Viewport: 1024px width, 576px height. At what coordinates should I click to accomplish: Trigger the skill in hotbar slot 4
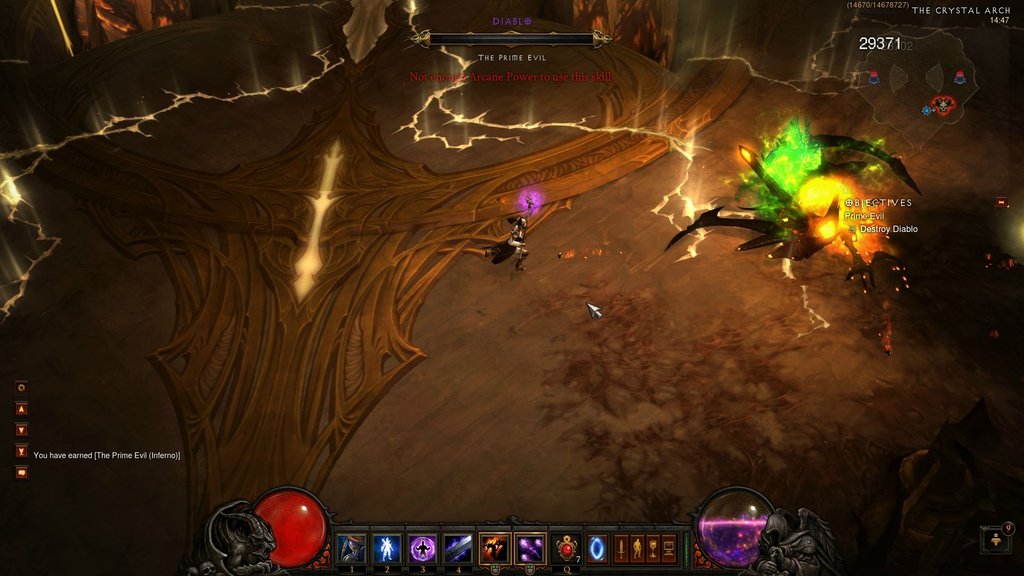click(458, 548)
